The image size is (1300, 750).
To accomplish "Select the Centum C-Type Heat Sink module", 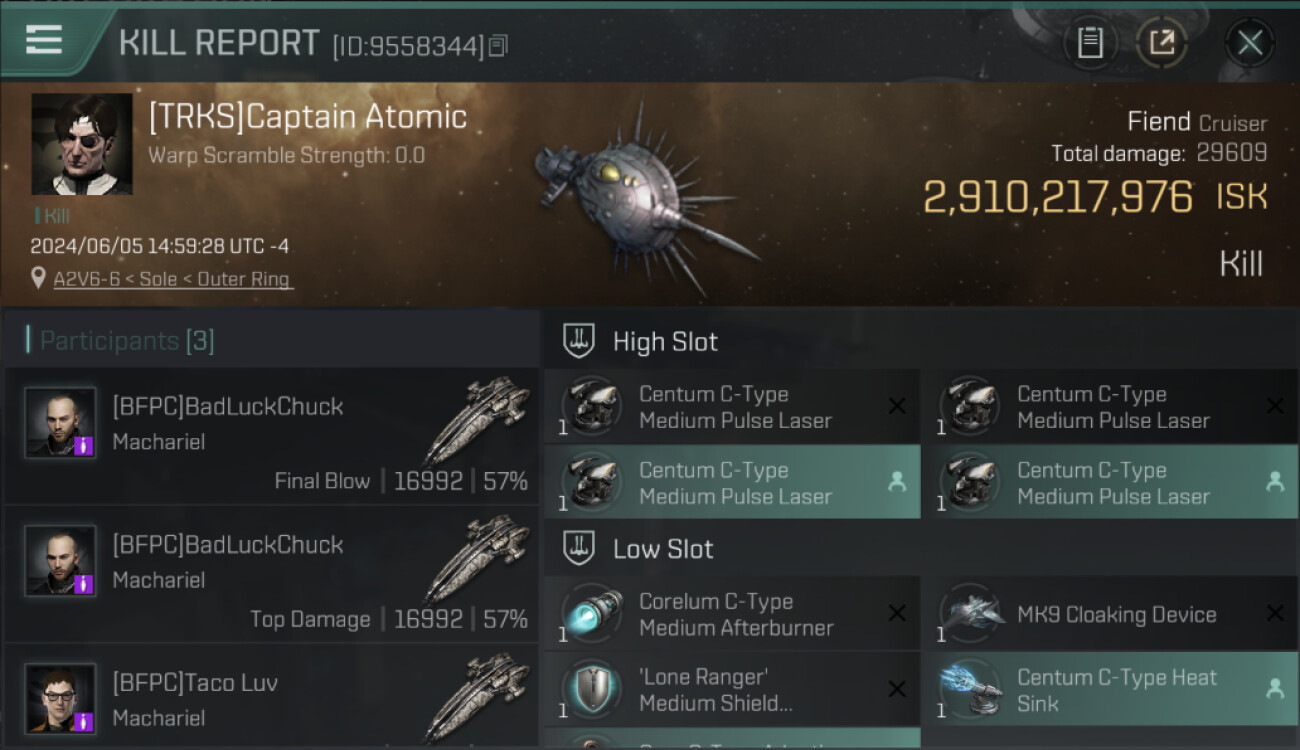I will (1110, 690).
